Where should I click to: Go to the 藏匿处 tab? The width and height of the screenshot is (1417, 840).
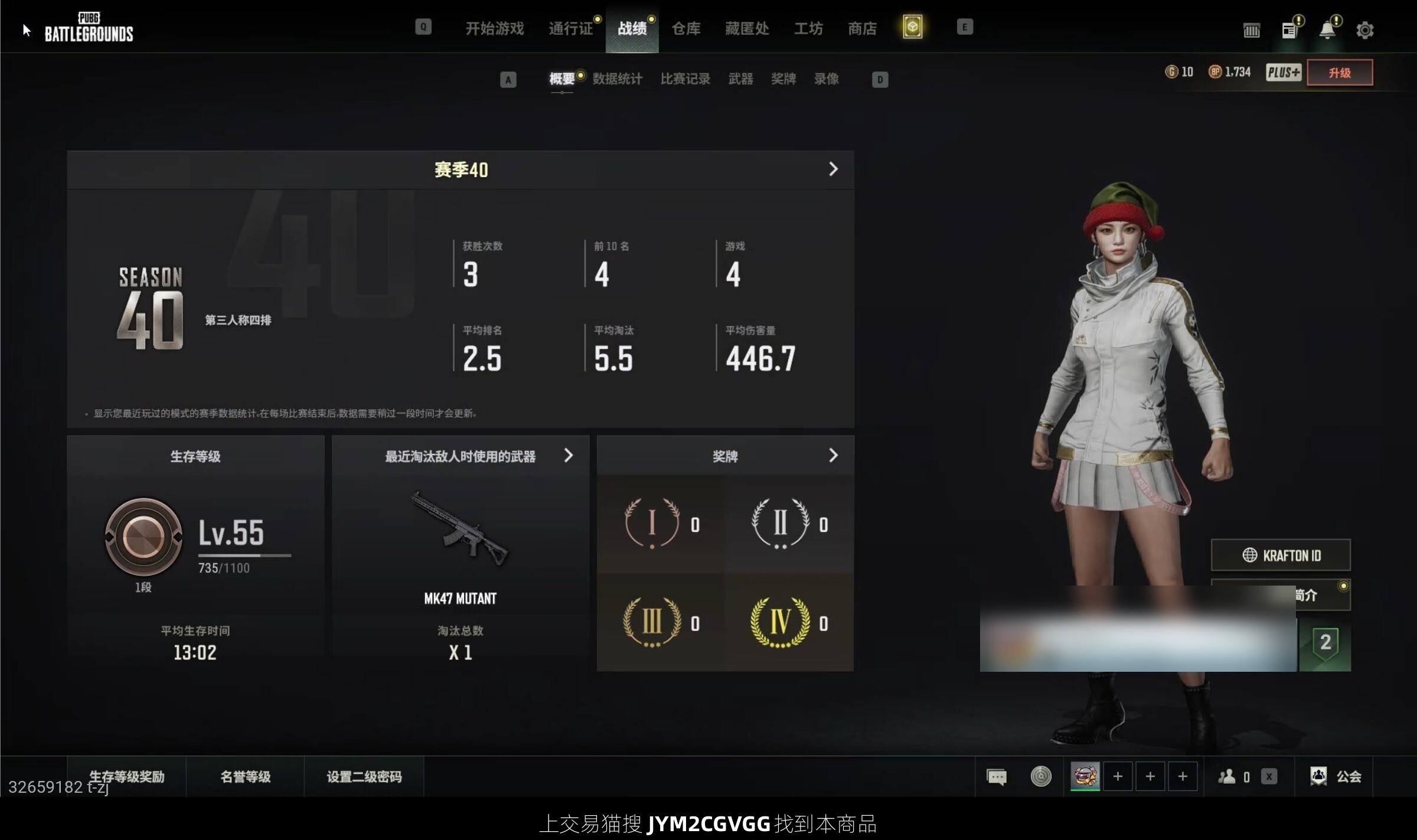[747, 28]
